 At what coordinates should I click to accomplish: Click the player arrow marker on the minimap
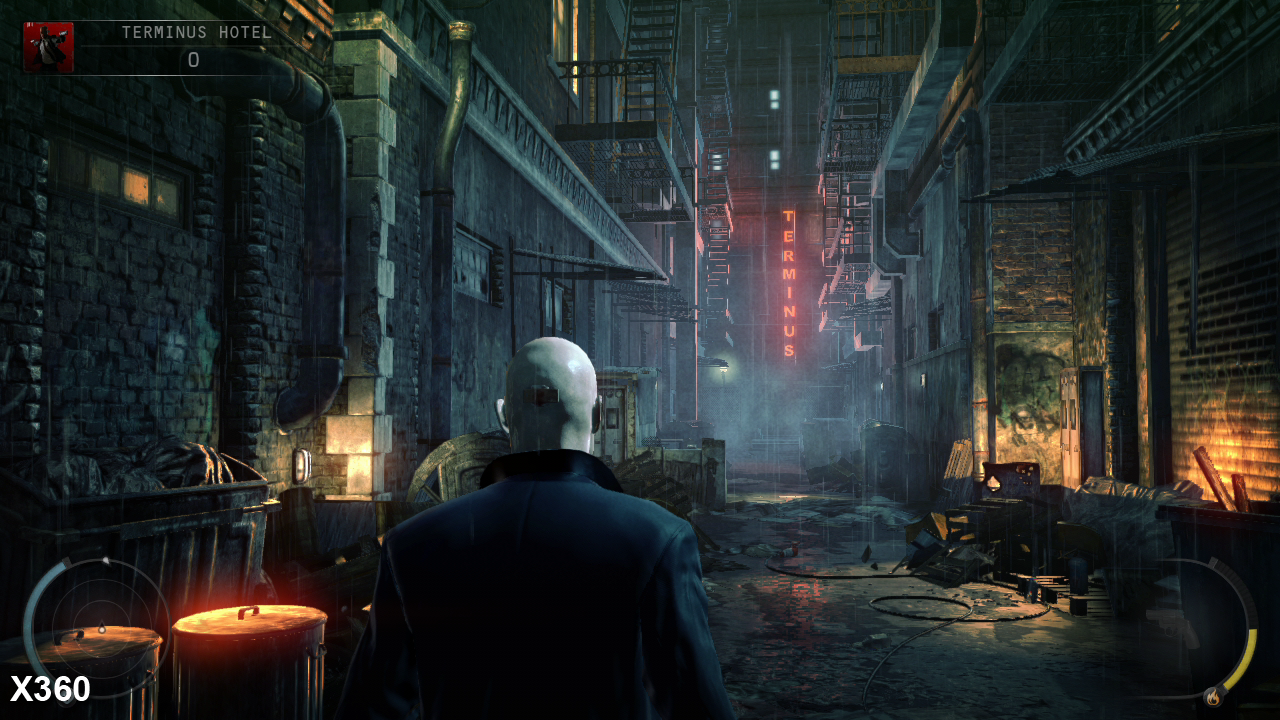[x=101, y=629]
